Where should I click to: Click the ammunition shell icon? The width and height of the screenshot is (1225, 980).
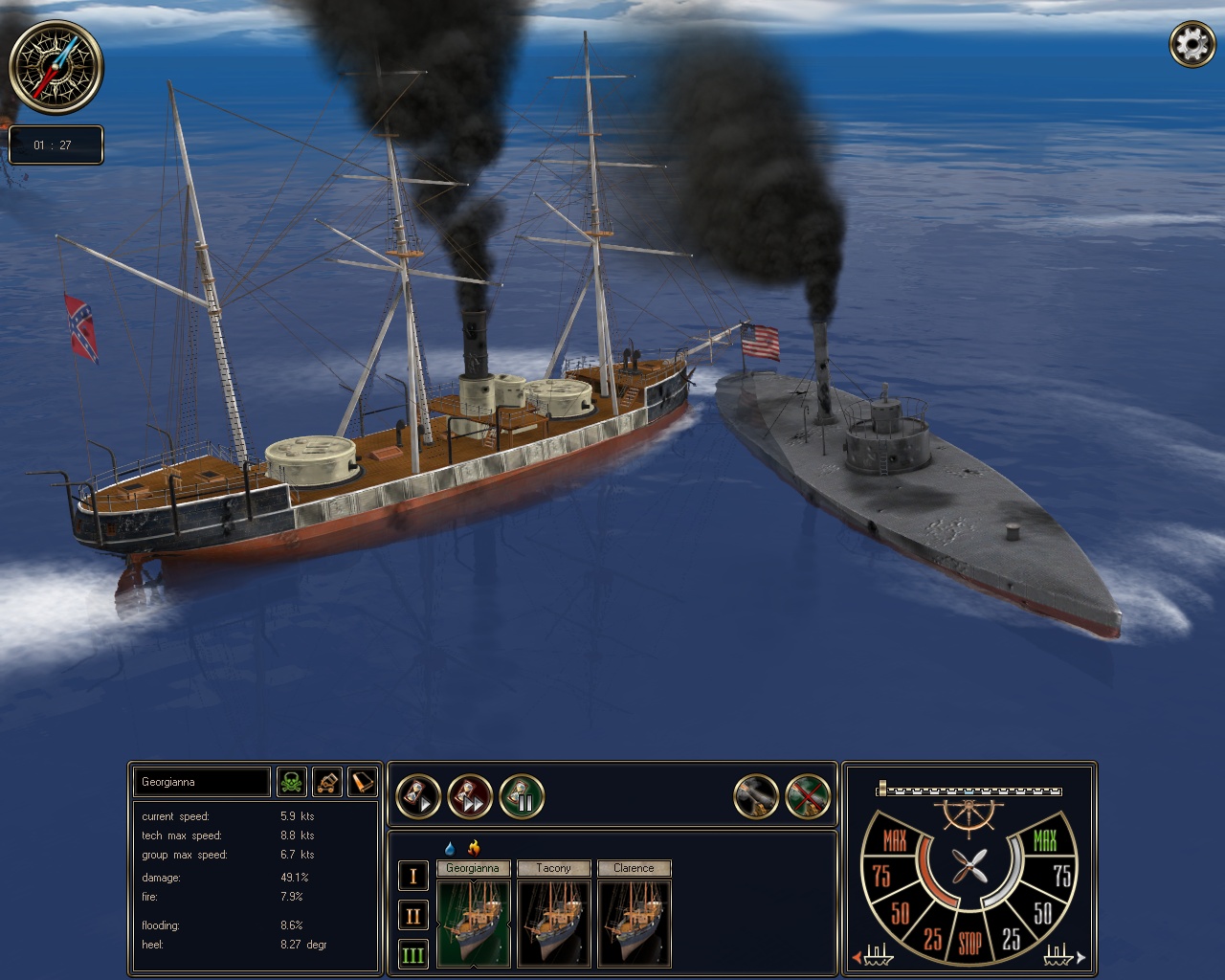(x=363, y=782)
